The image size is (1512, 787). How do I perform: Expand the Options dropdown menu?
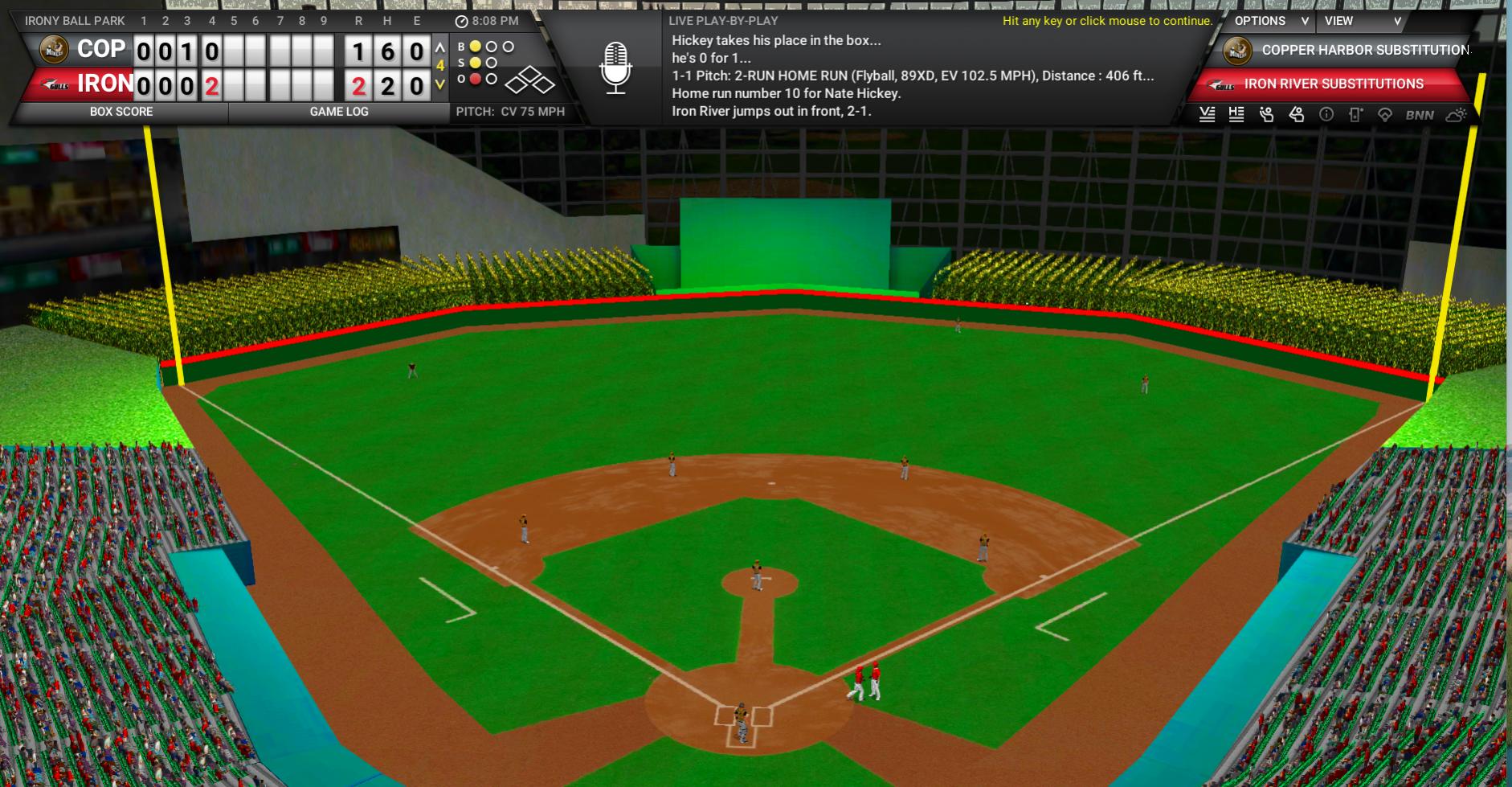pyautogui.click(x=1270, y=21)
